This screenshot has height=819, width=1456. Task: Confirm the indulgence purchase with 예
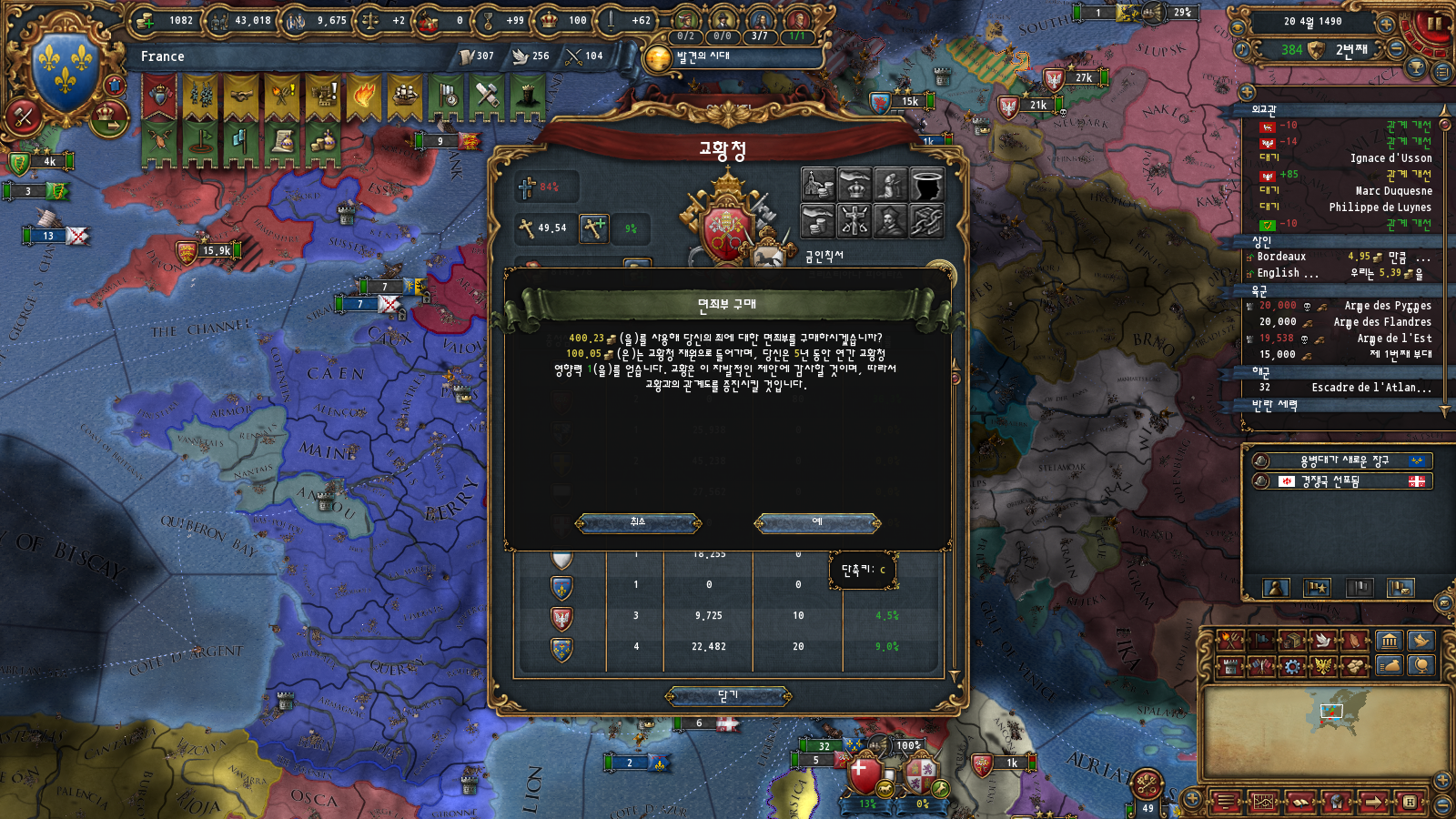pyautogui.click(x=817, y=522)
